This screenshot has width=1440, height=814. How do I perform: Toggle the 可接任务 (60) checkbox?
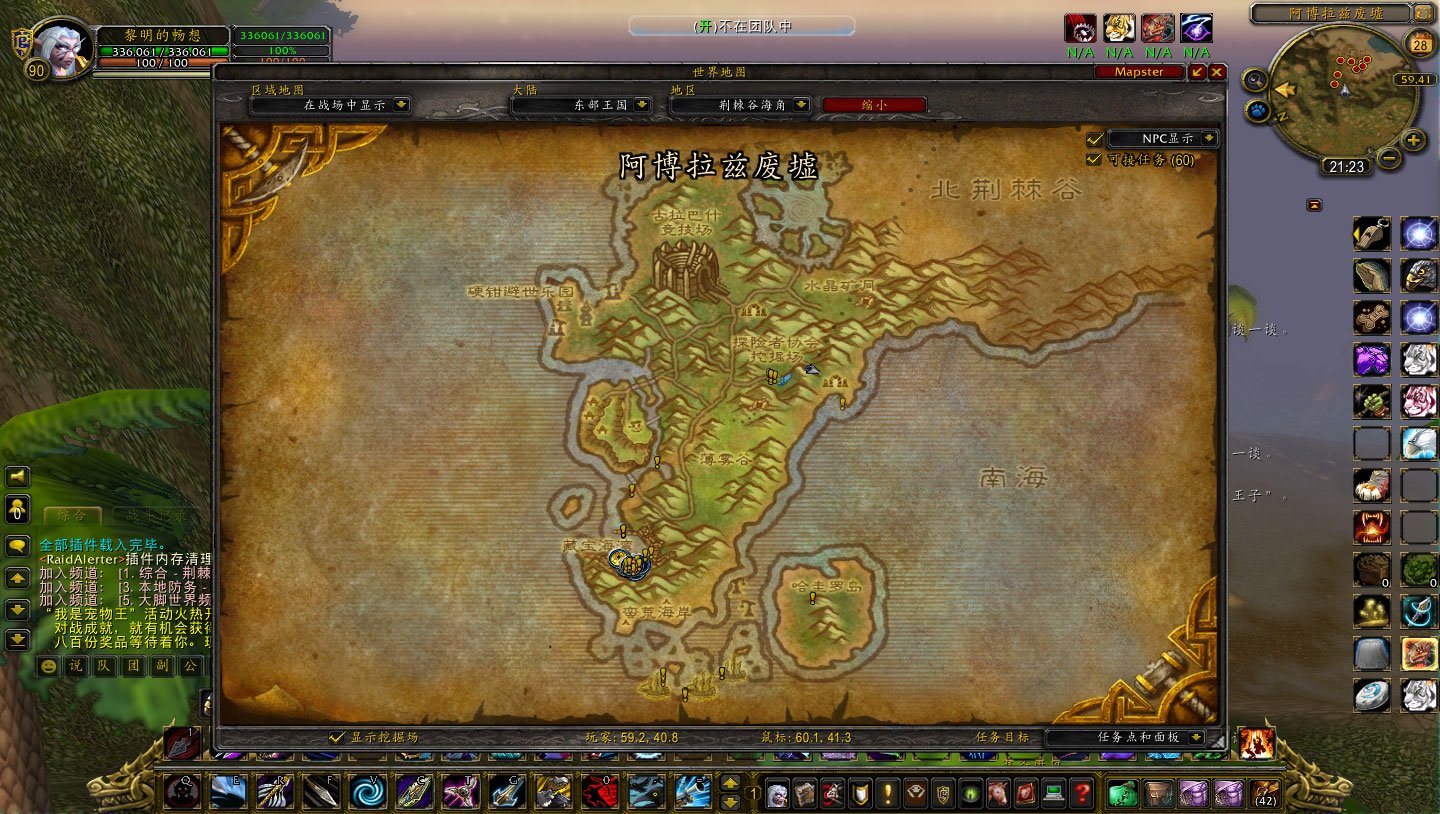point(1094,159)
